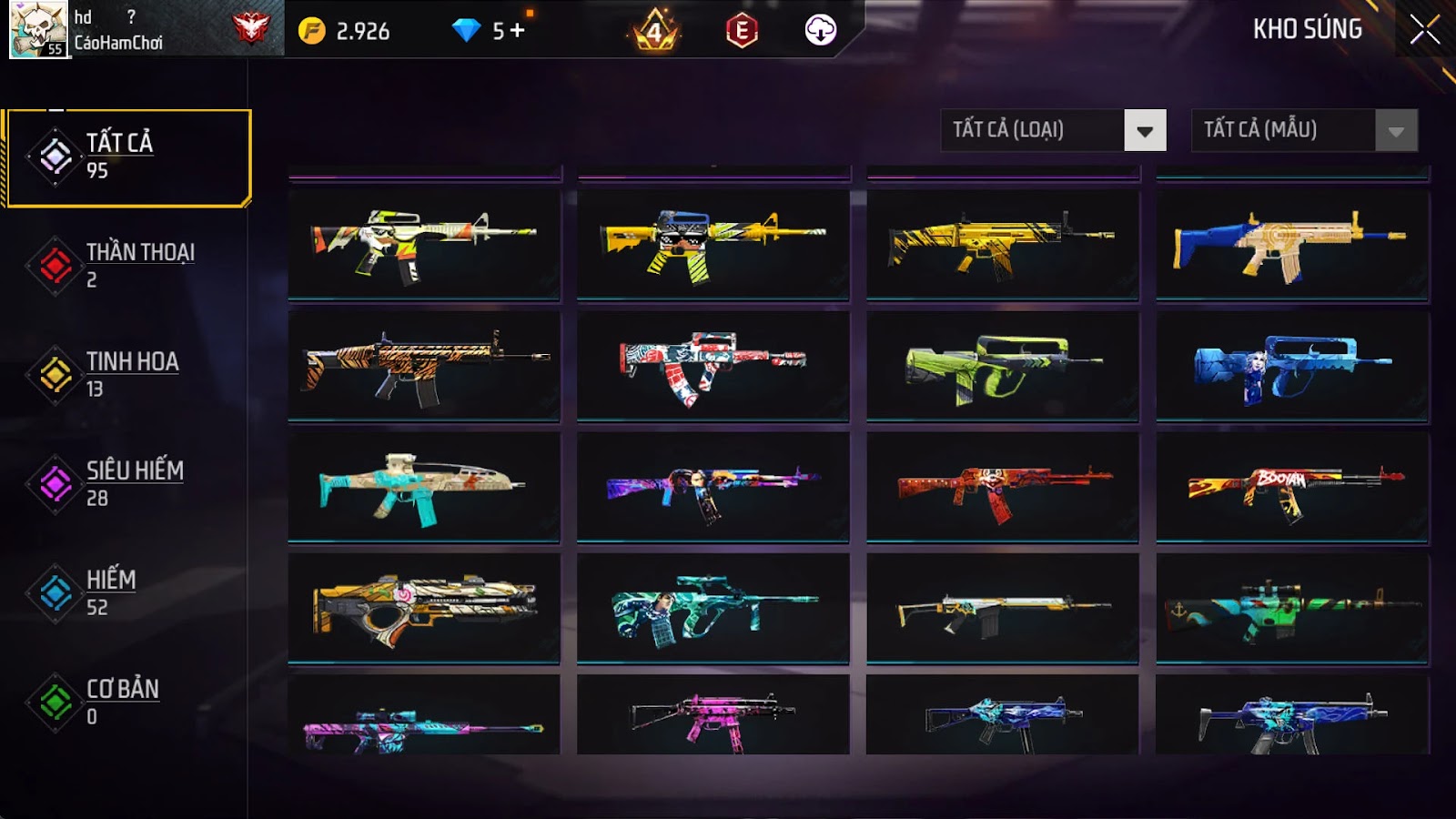Tap the cloud download icon

pos(820,31)
